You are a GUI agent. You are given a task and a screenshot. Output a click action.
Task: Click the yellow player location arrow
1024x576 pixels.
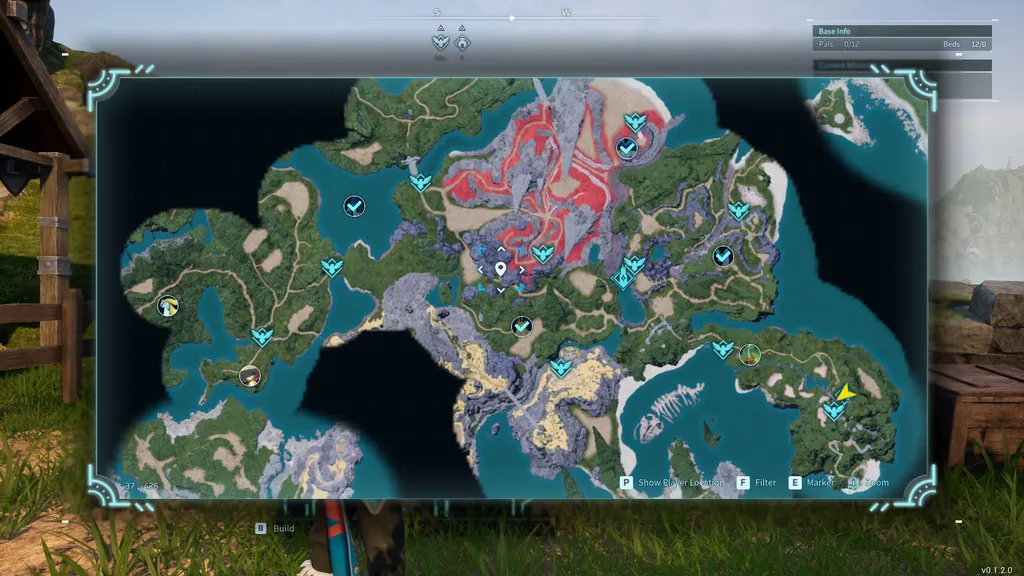[x=846, y=393]
